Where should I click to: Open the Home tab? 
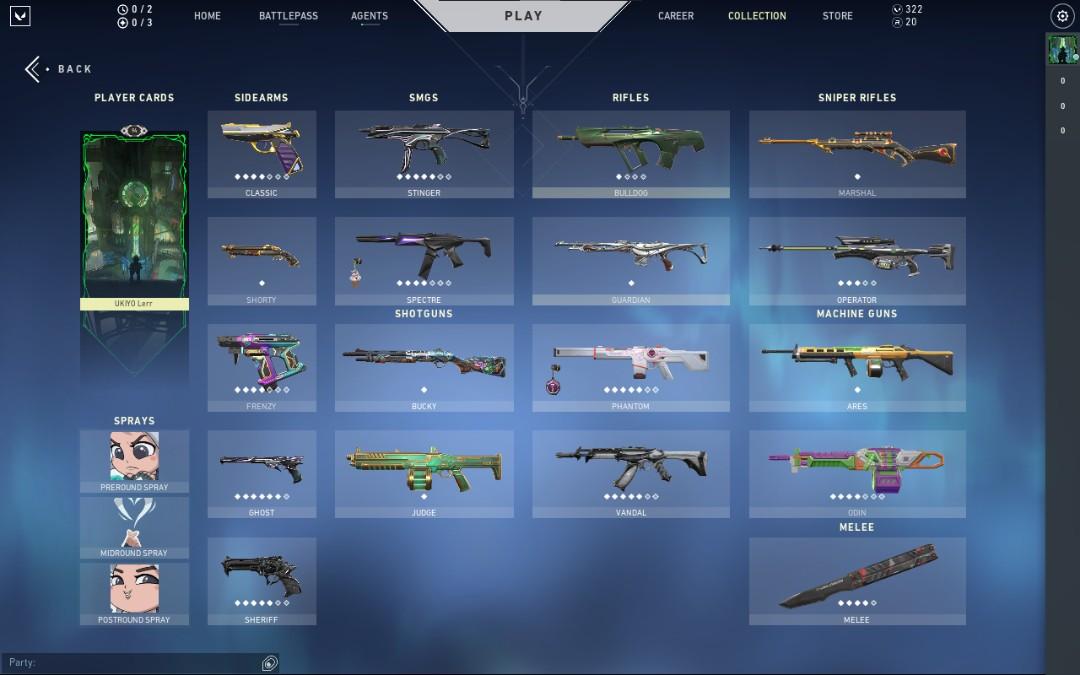click(207, 16)
